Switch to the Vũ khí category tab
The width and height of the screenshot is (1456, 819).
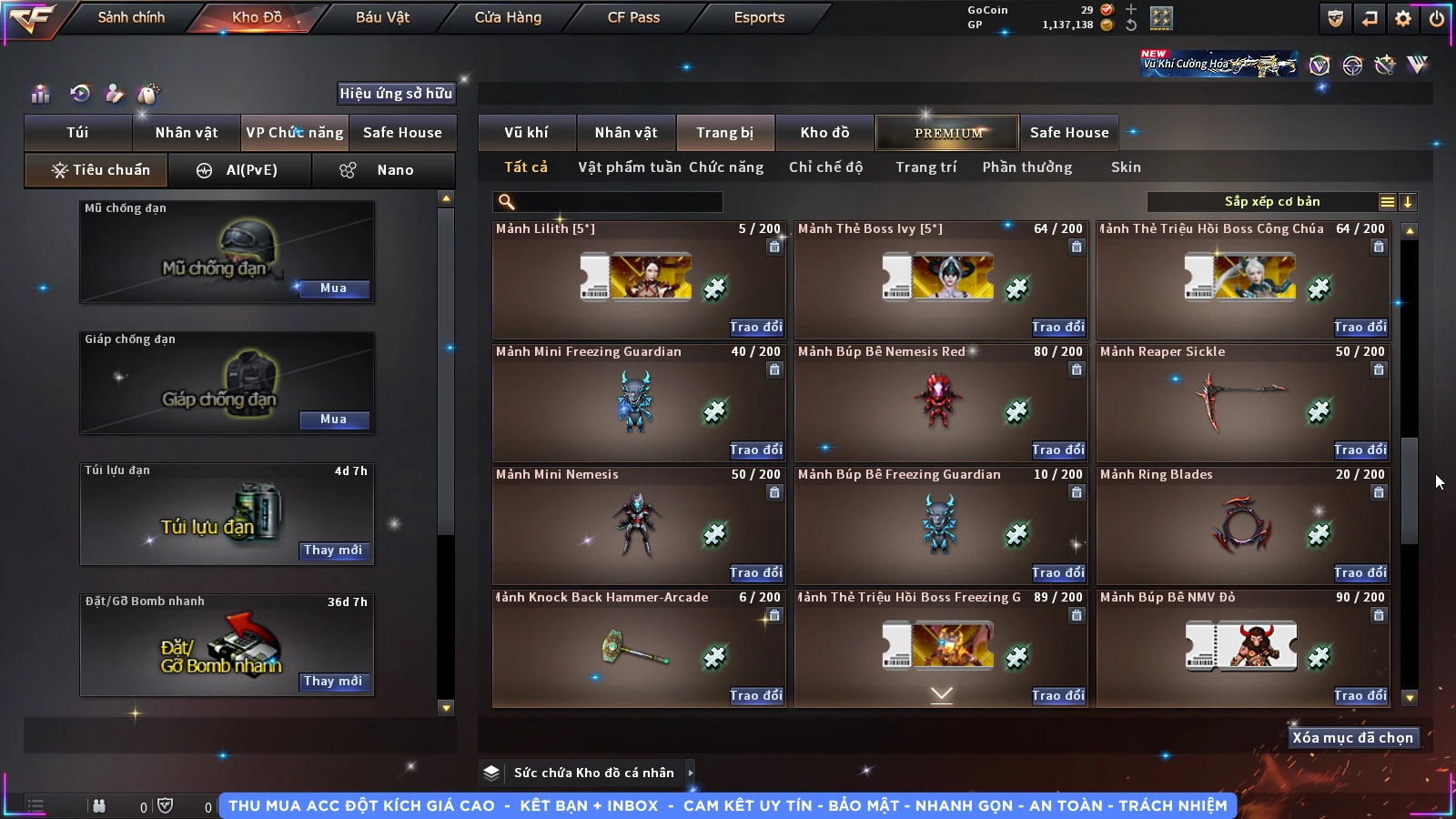click(x=526, y=133)
